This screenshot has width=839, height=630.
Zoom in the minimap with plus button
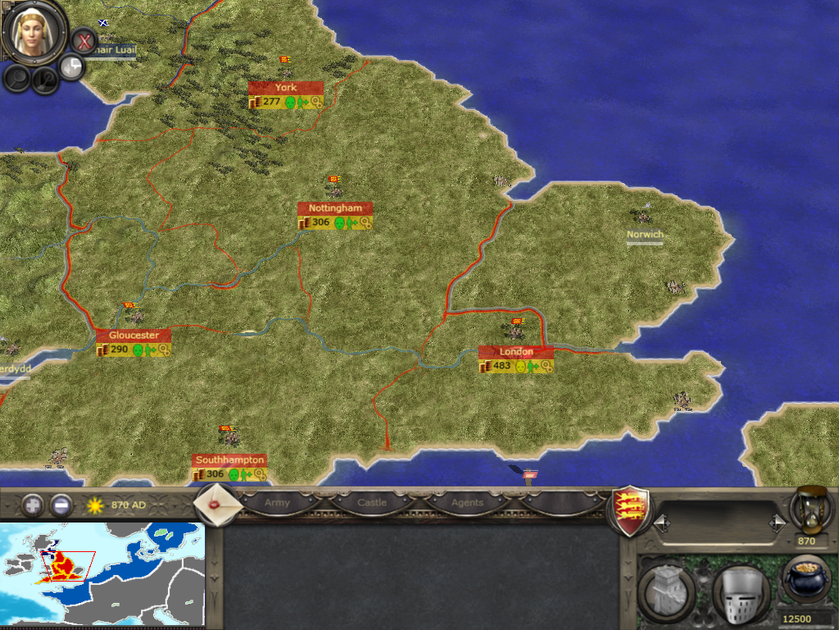click(x=34, y=505)
